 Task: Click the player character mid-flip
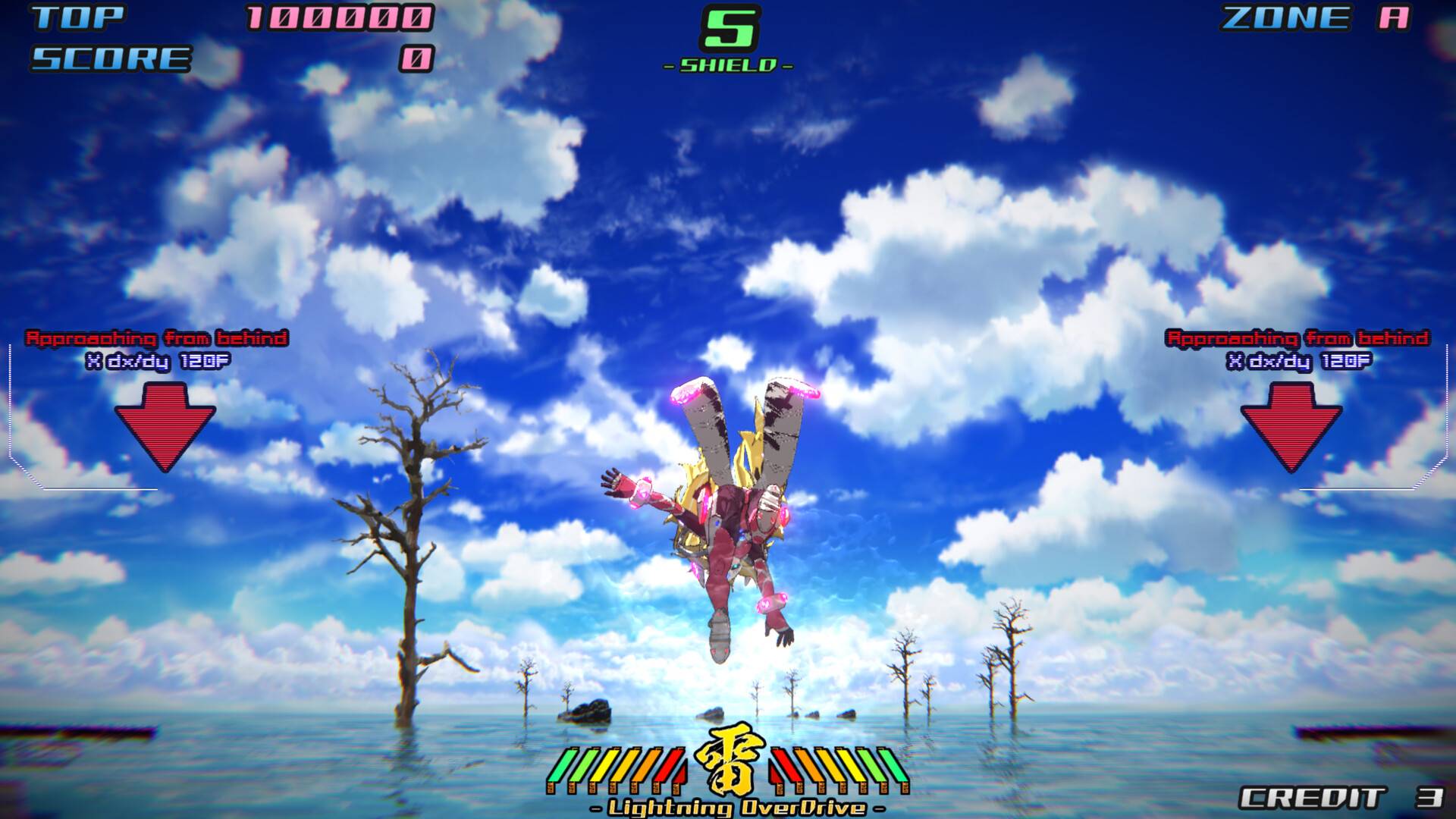(728, 523)
